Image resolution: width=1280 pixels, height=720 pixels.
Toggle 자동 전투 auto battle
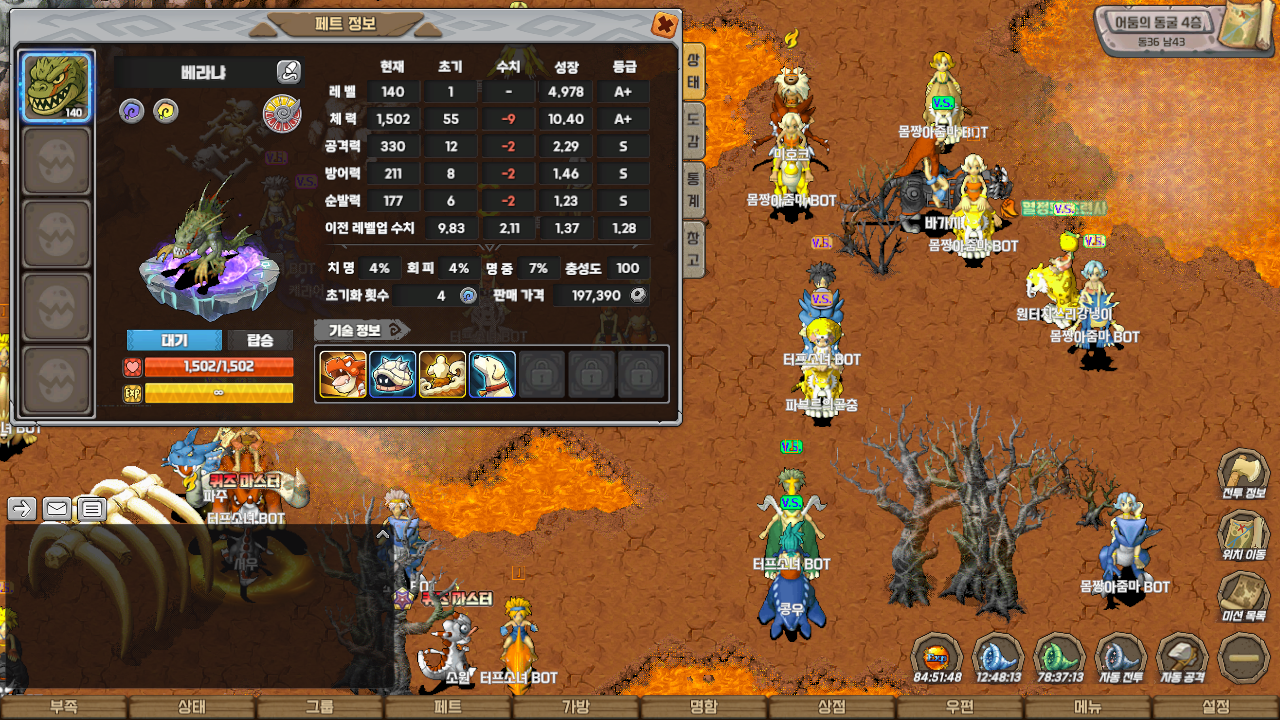[1121, 660]
